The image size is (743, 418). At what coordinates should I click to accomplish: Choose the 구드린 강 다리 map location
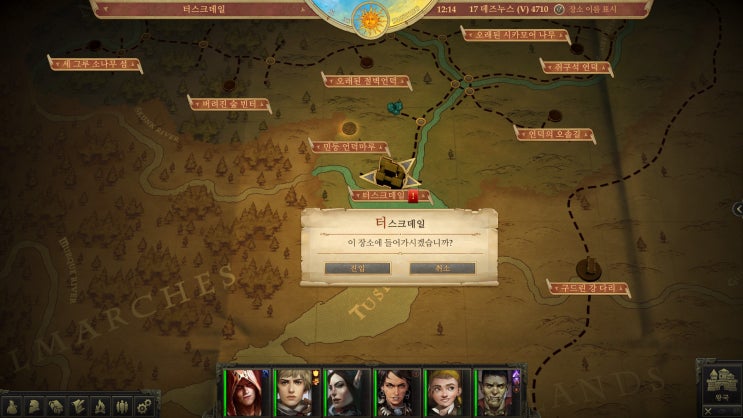click(590, 288)
